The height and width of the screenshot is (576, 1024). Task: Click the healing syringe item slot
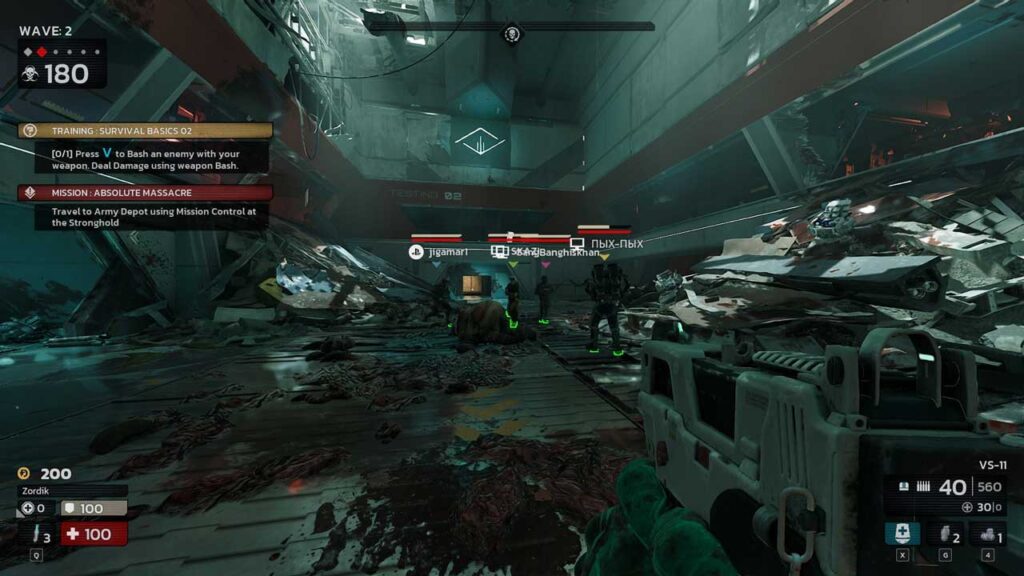coord(40,535)
